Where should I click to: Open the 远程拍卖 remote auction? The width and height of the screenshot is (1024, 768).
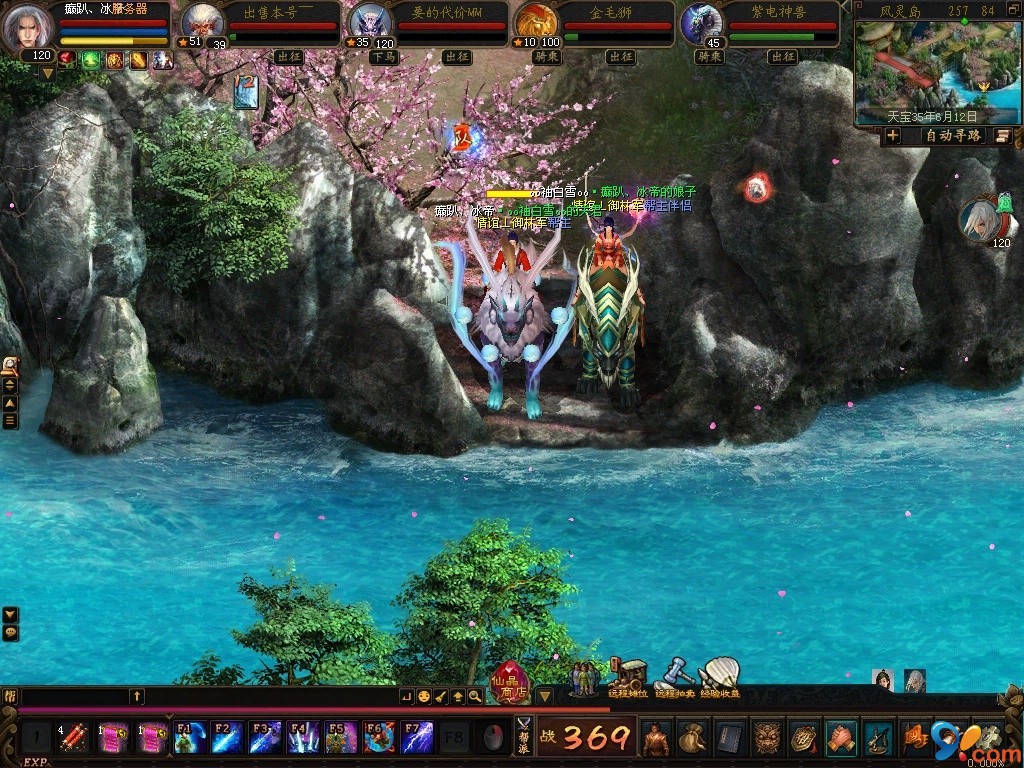point(675,679)
